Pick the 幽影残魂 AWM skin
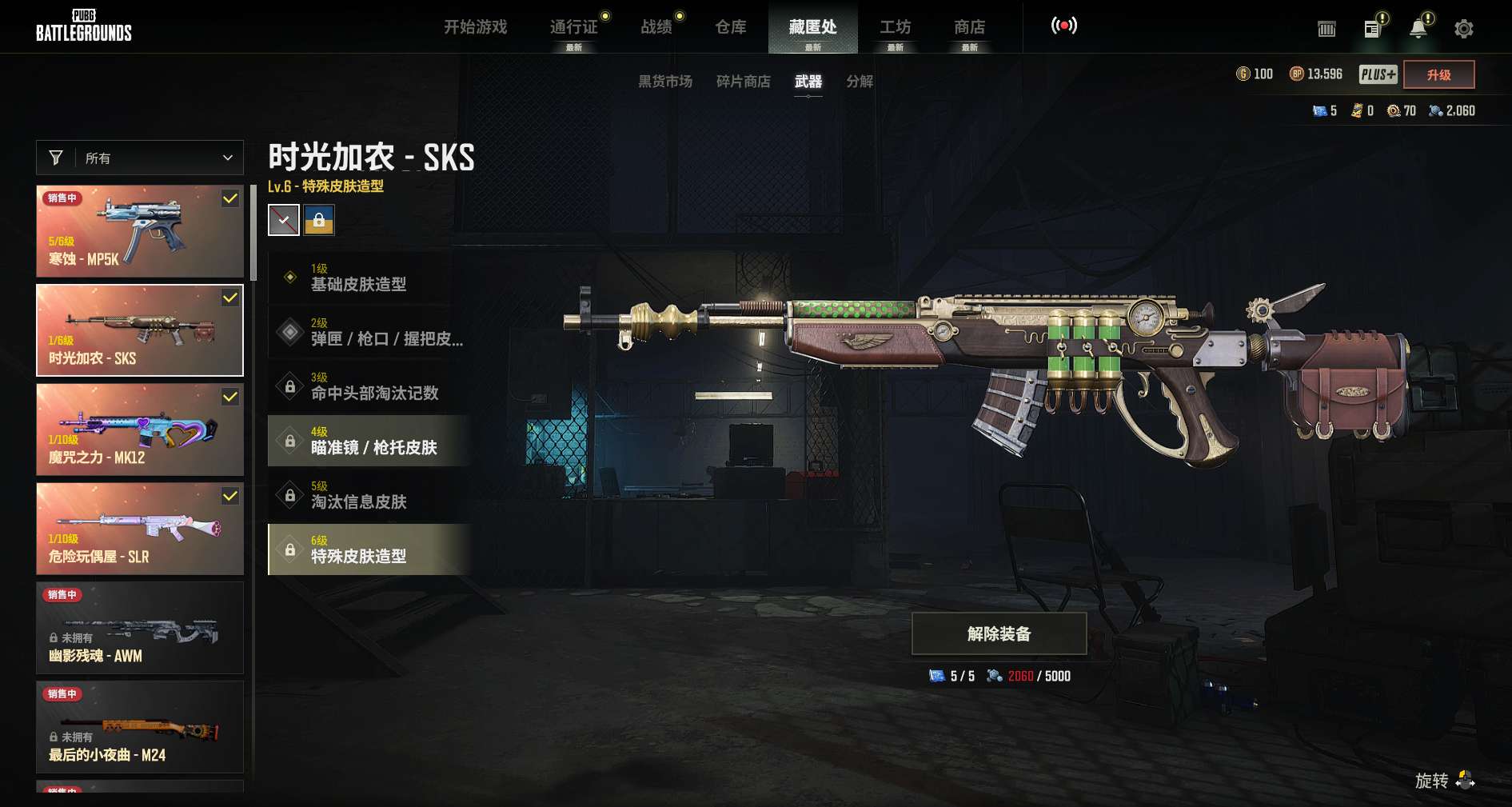 (140, 628)
